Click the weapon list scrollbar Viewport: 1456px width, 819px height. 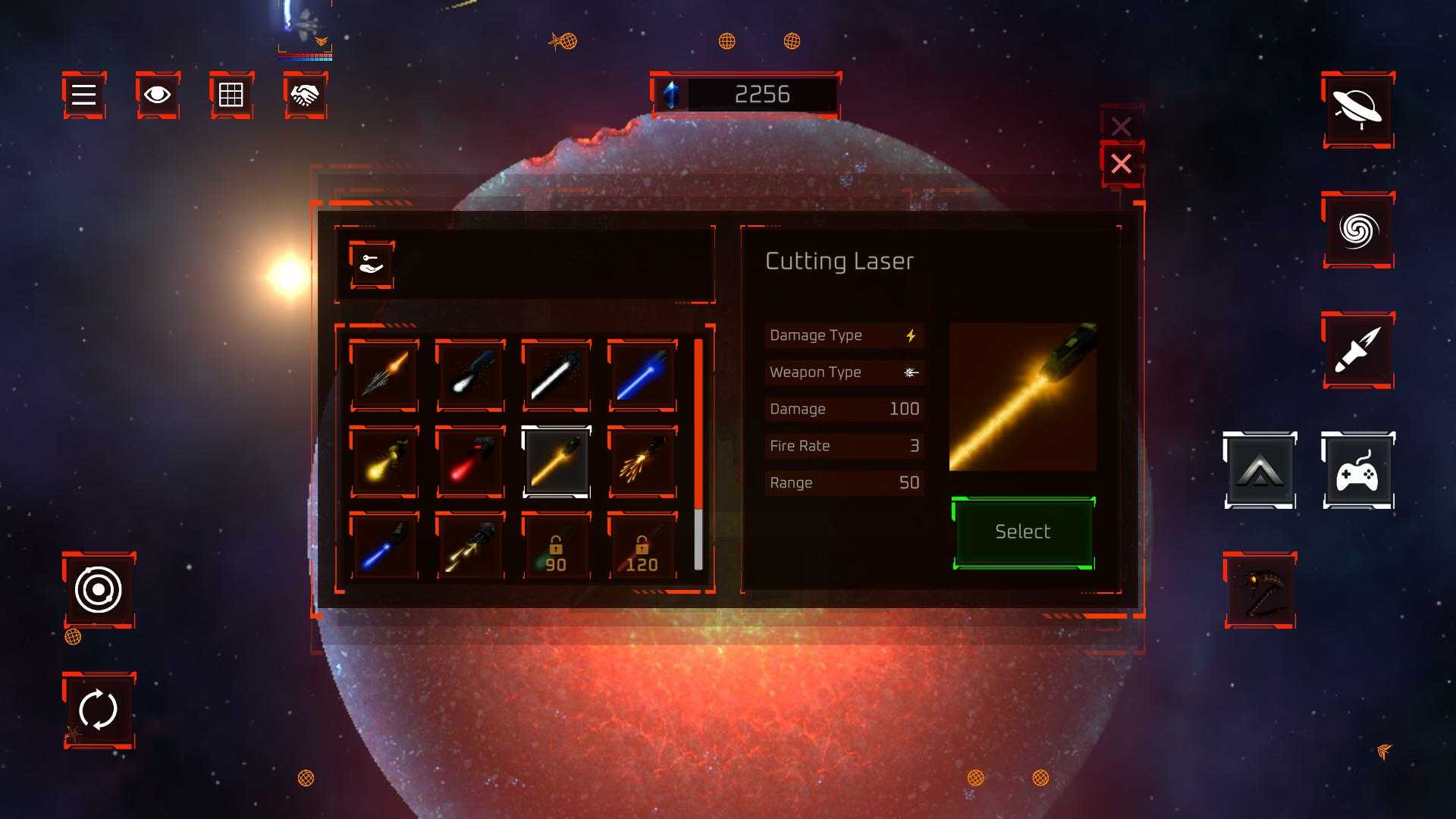pyautogui.click(x=698, y=455)
